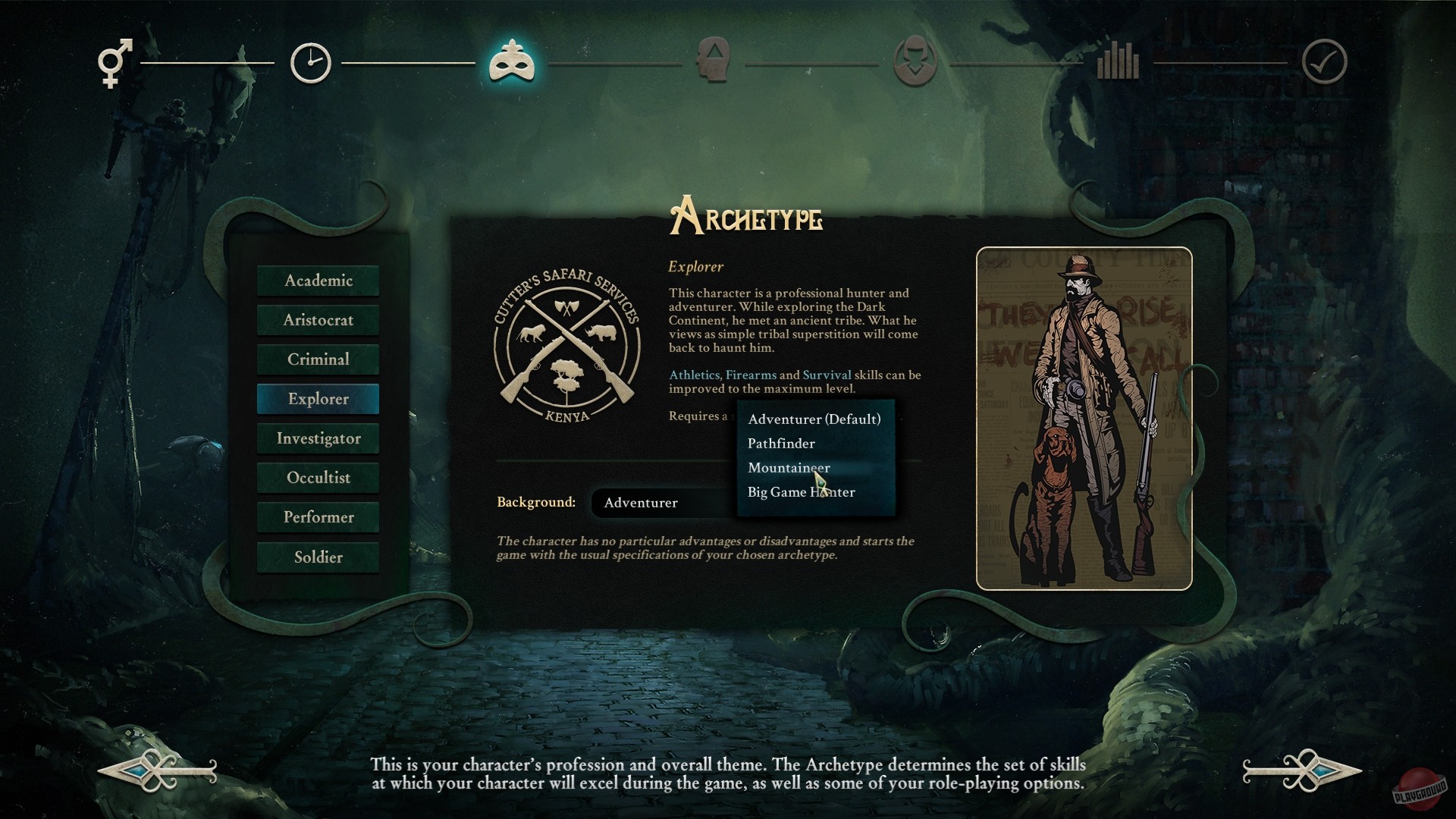Switch to the Academic archetype
Screen dimensions: 1456x819
pyautogui.click(x=318, y=281)
